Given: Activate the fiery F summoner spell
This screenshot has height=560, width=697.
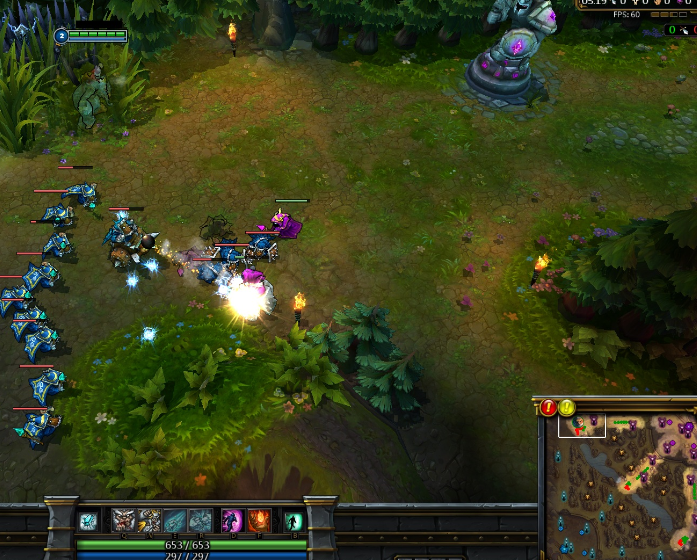Looking at the screenshot, I should pos(259,520).
